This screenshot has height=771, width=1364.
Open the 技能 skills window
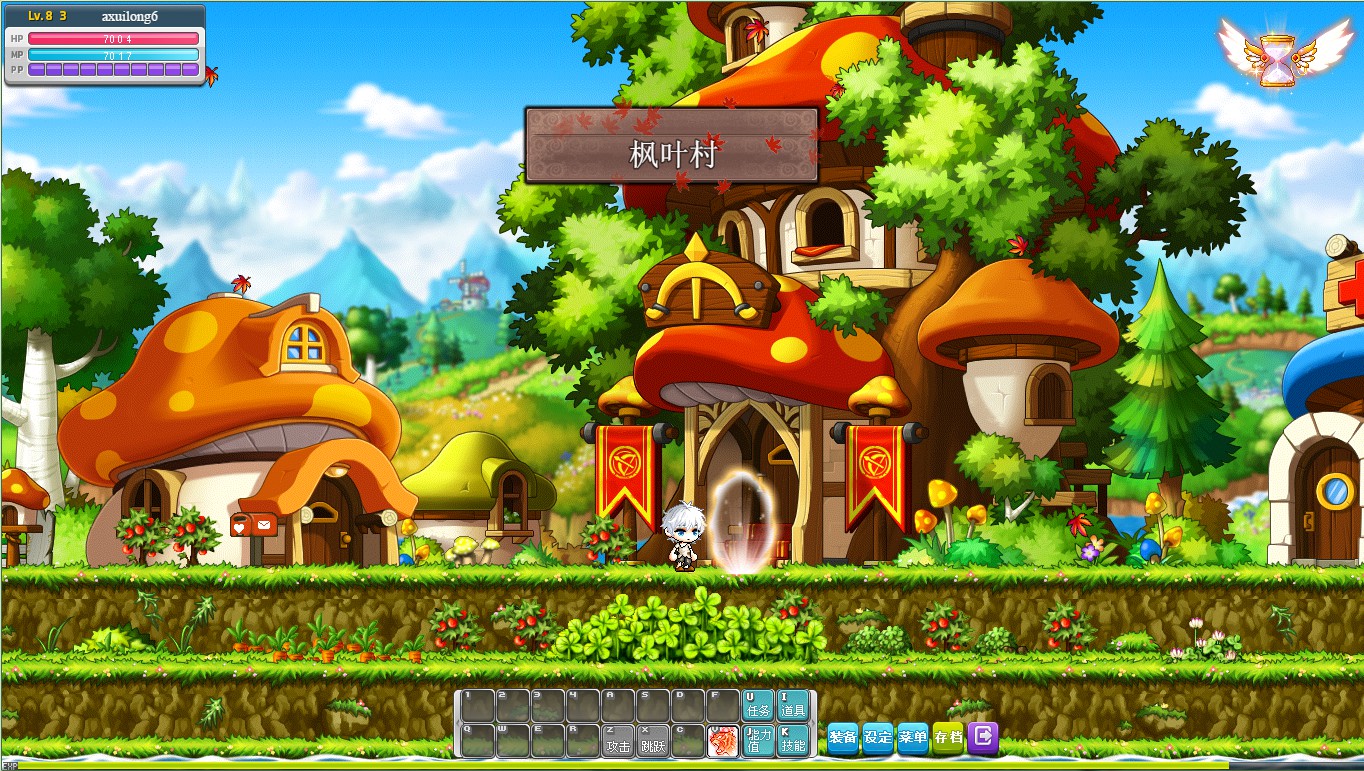792,741
